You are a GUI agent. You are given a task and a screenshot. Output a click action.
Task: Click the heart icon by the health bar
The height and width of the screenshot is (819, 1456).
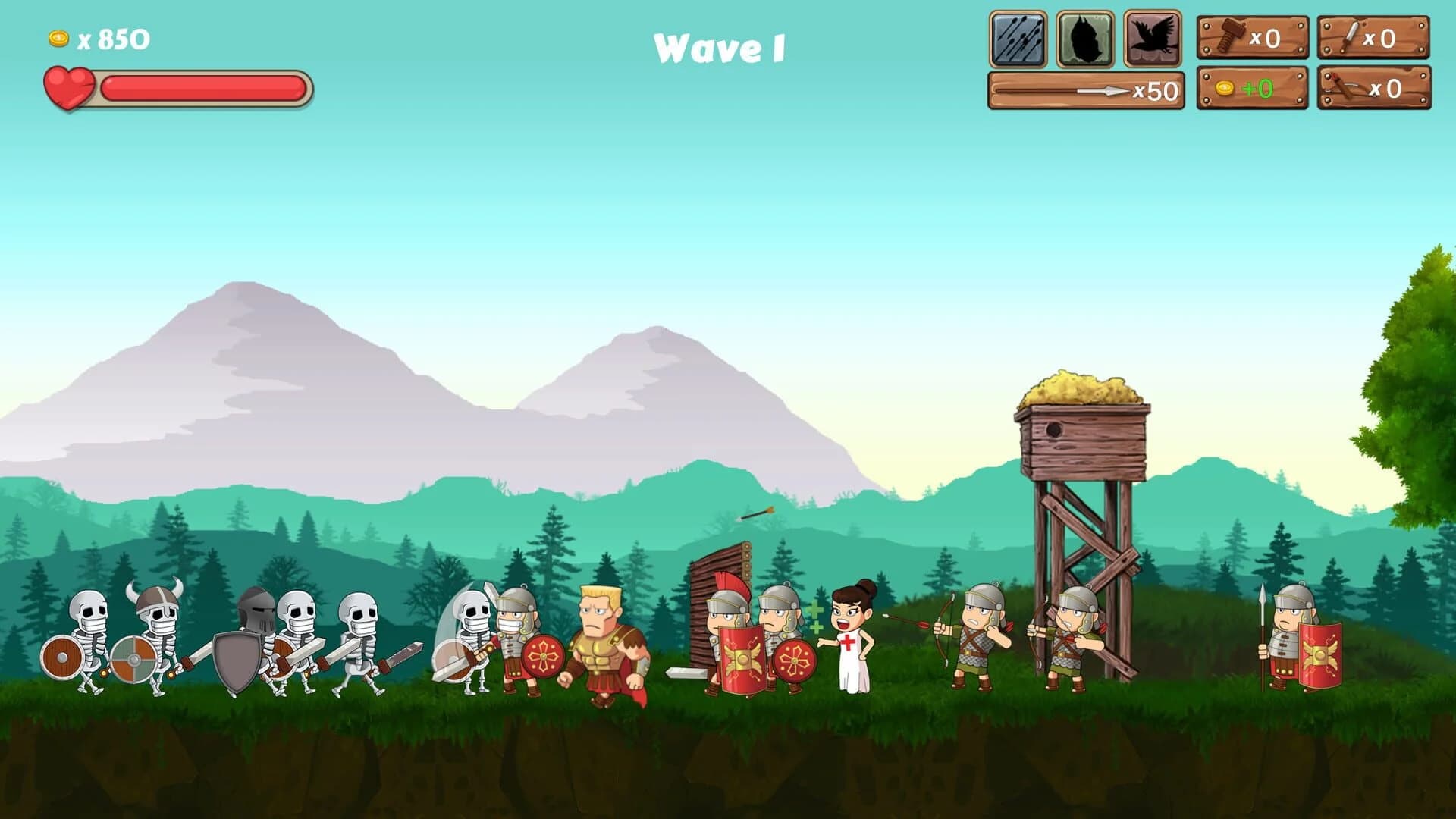click(x=71, y=87)
